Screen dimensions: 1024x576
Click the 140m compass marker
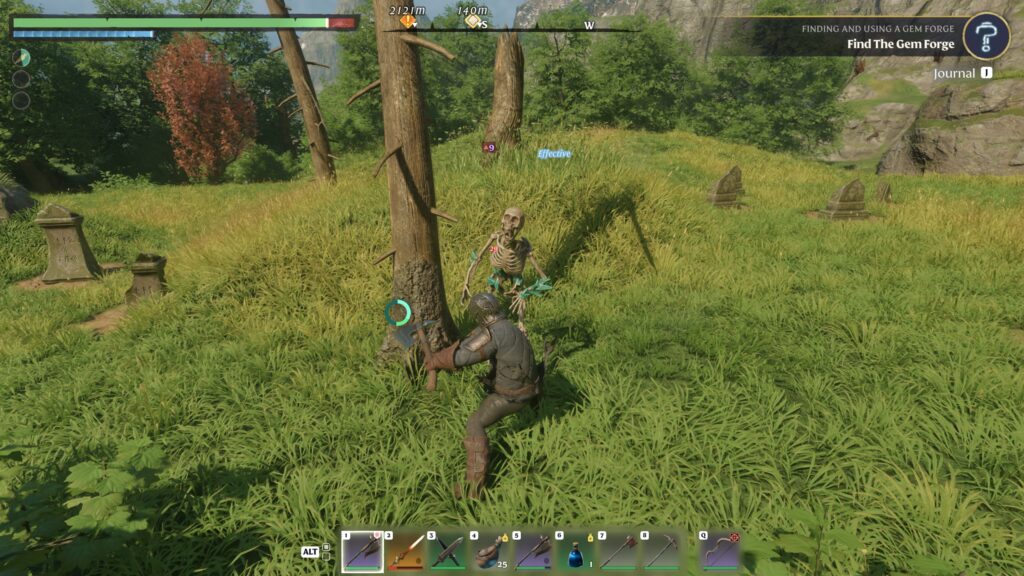[473, 20]
